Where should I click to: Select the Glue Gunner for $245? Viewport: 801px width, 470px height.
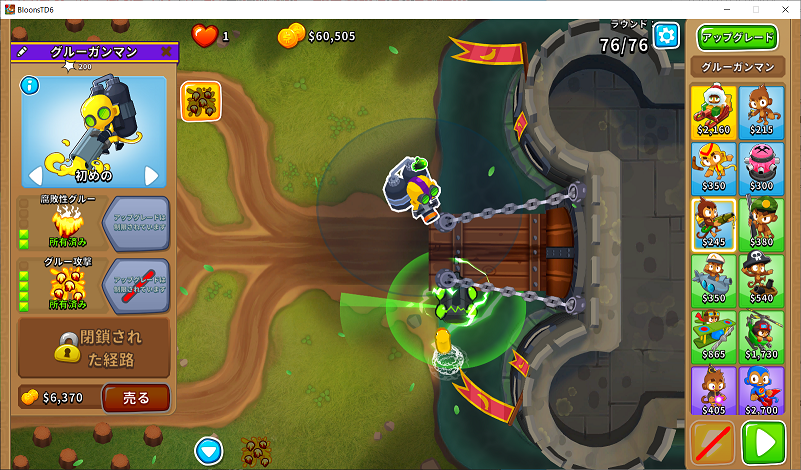pyautogui.click(x=713, y=223)
